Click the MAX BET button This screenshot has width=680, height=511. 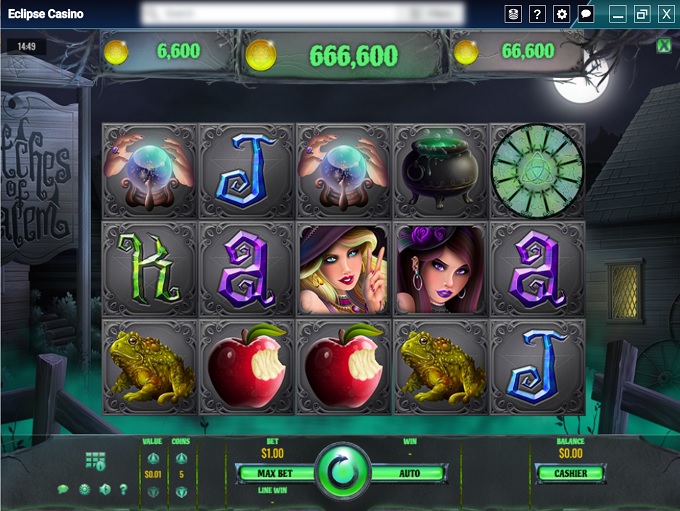coord(273,473)
